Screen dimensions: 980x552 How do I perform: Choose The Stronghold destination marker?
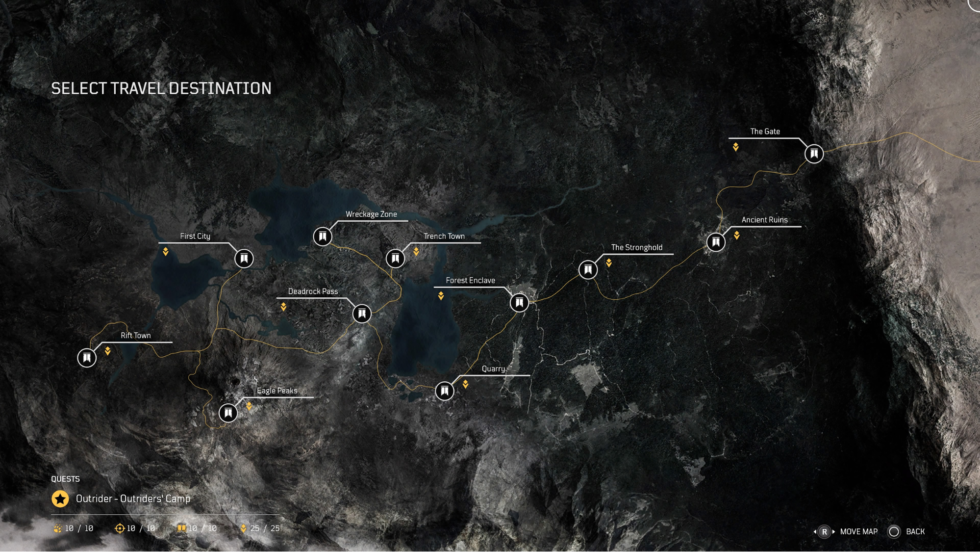pos(587,269)
